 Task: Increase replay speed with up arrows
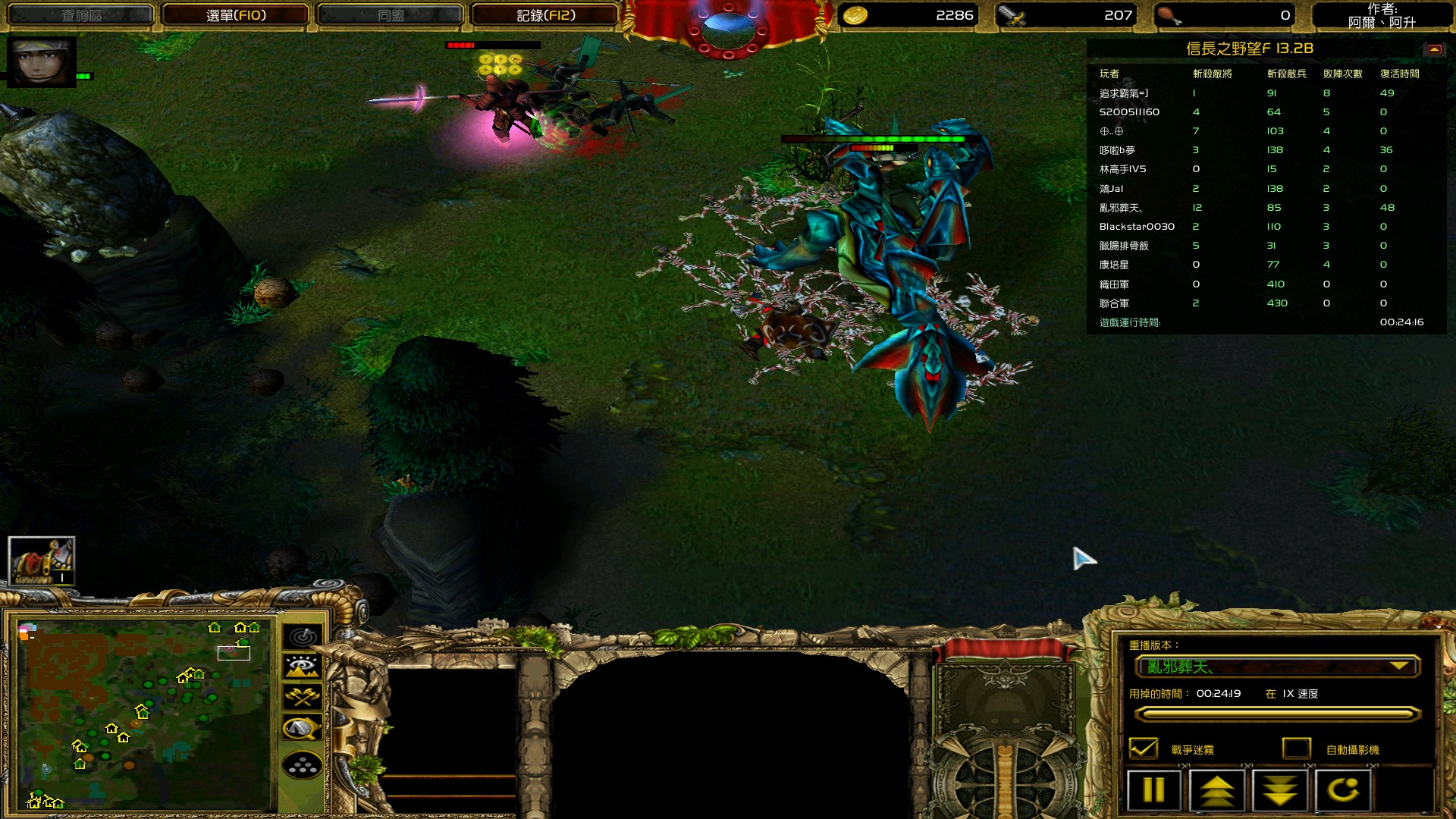point(1216,790)
